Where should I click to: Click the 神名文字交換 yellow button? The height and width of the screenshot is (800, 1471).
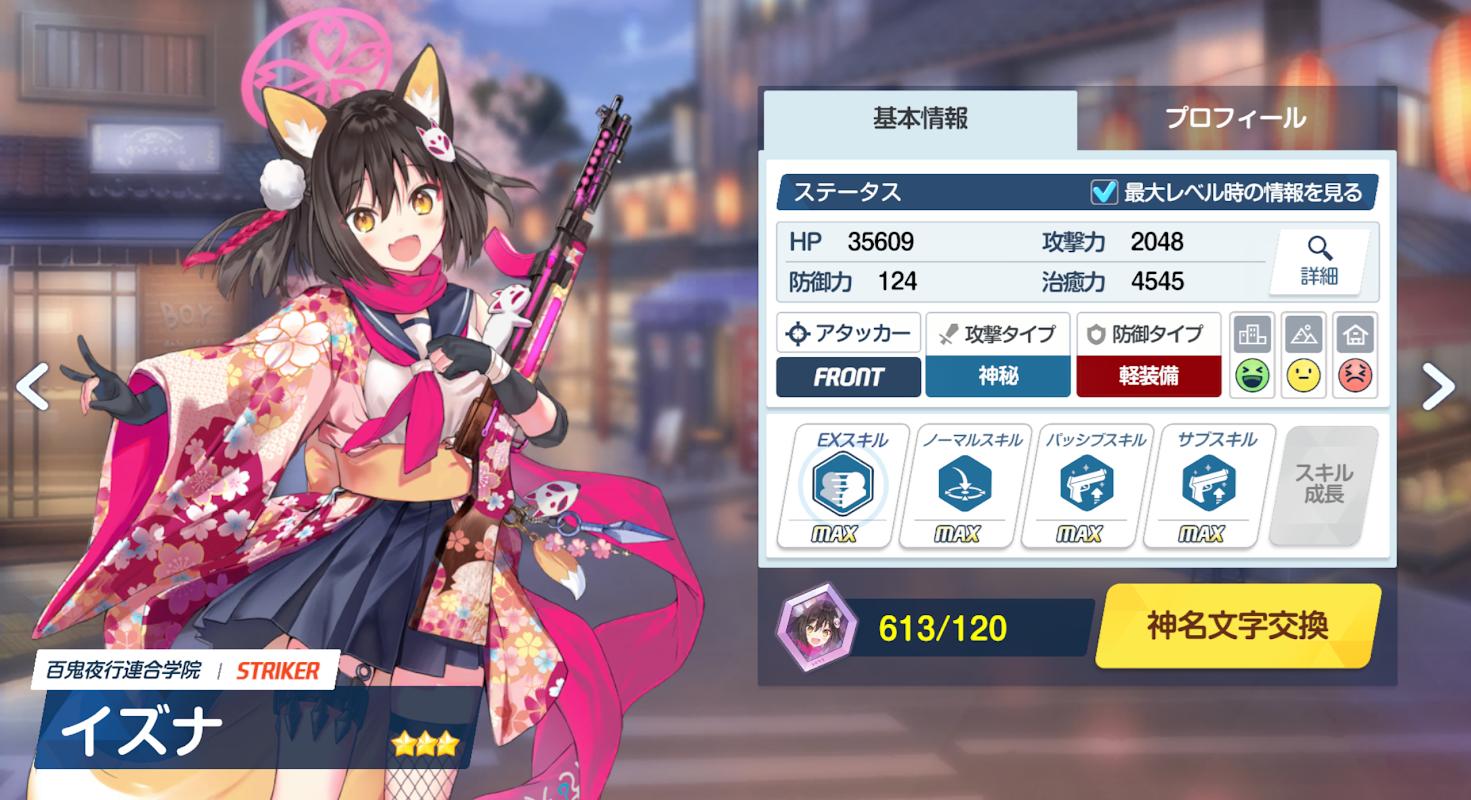click(x=1237, y=626)
